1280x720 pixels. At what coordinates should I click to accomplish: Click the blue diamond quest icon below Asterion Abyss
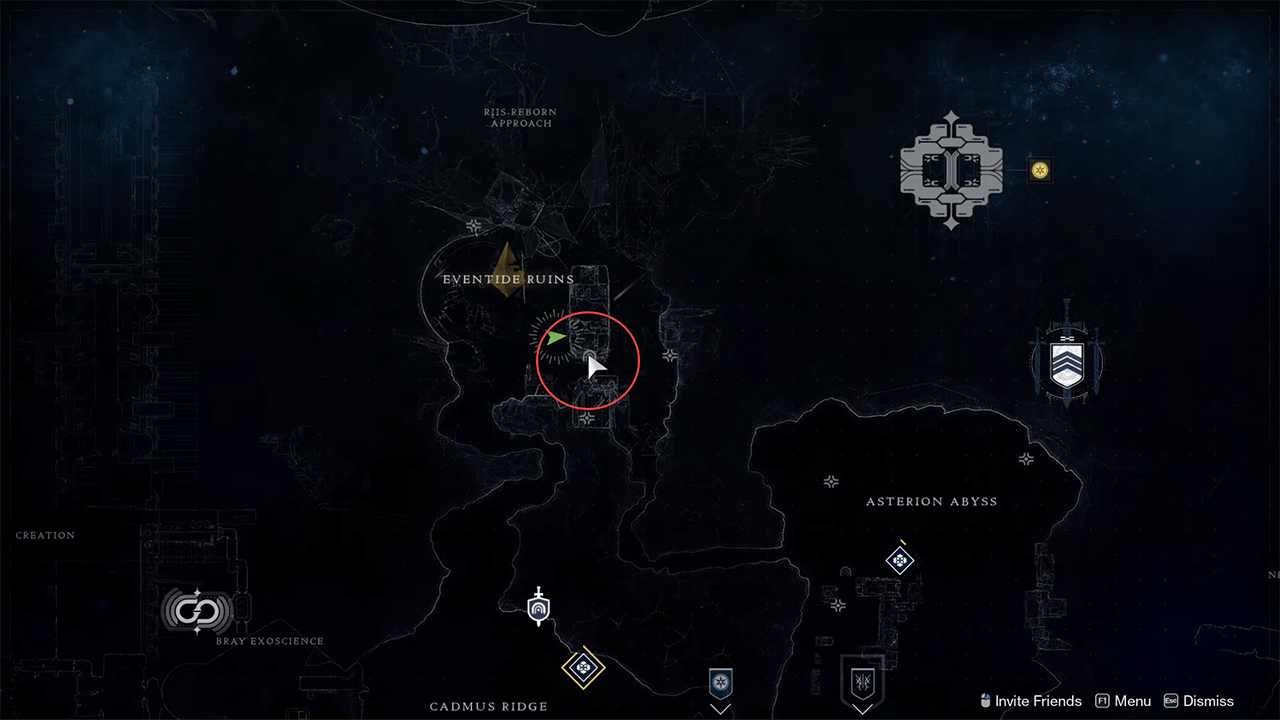coord(898,561)
